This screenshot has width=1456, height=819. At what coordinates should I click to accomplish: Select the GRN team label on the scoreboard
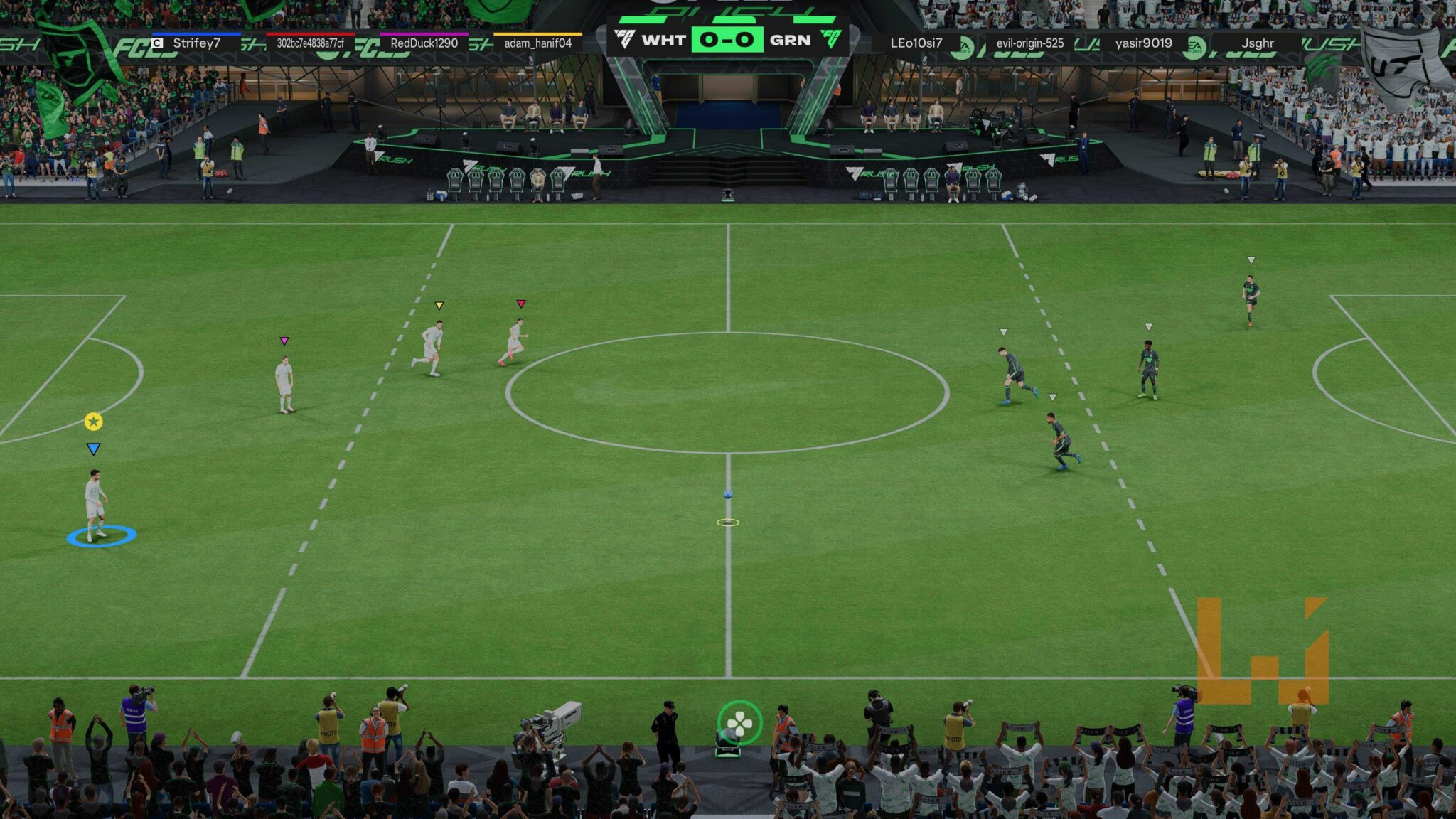pyautogui.click(x=790, y=41)
